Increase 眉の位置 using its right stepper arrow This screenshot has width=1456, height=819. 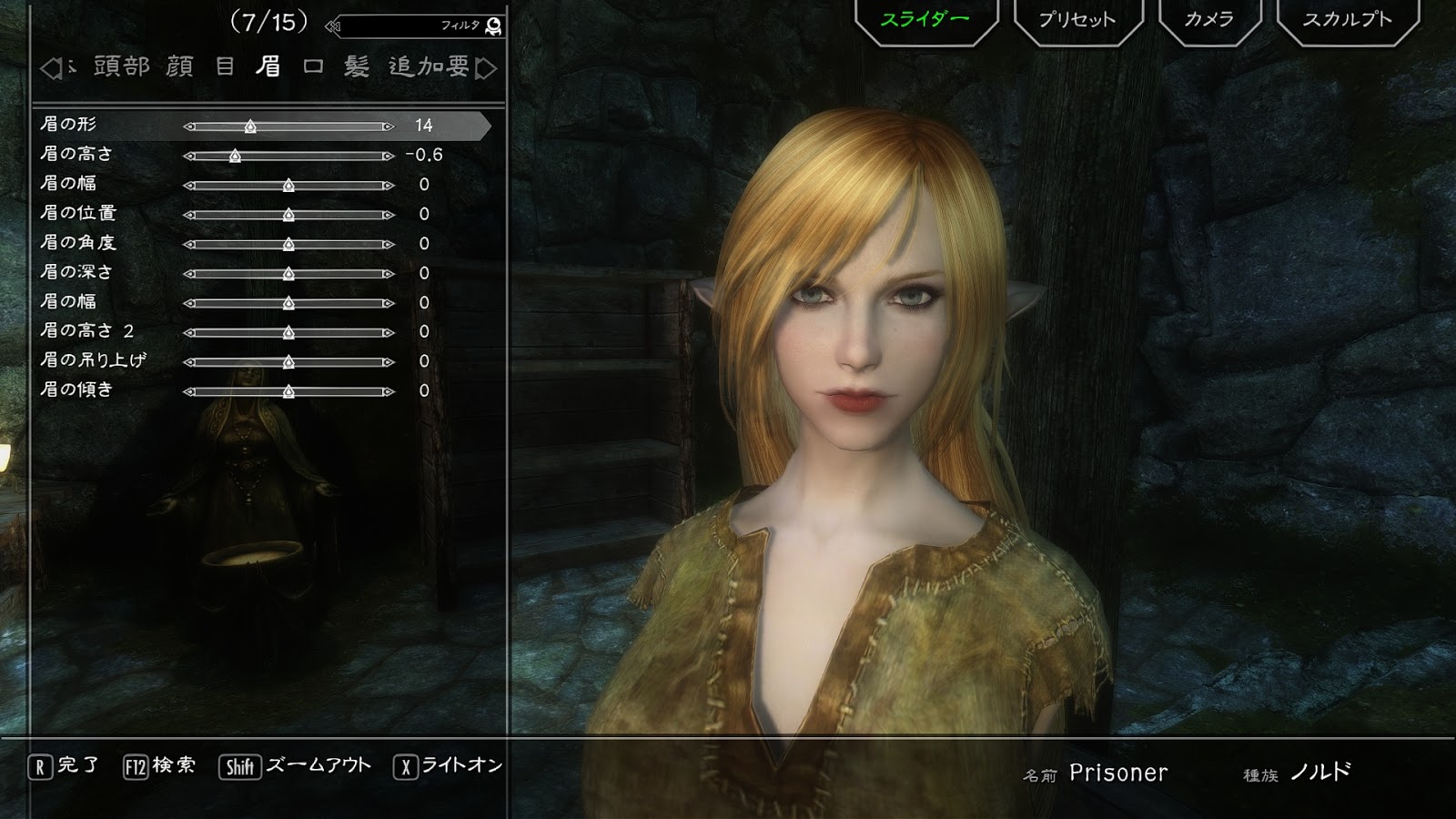coord(389,215)
